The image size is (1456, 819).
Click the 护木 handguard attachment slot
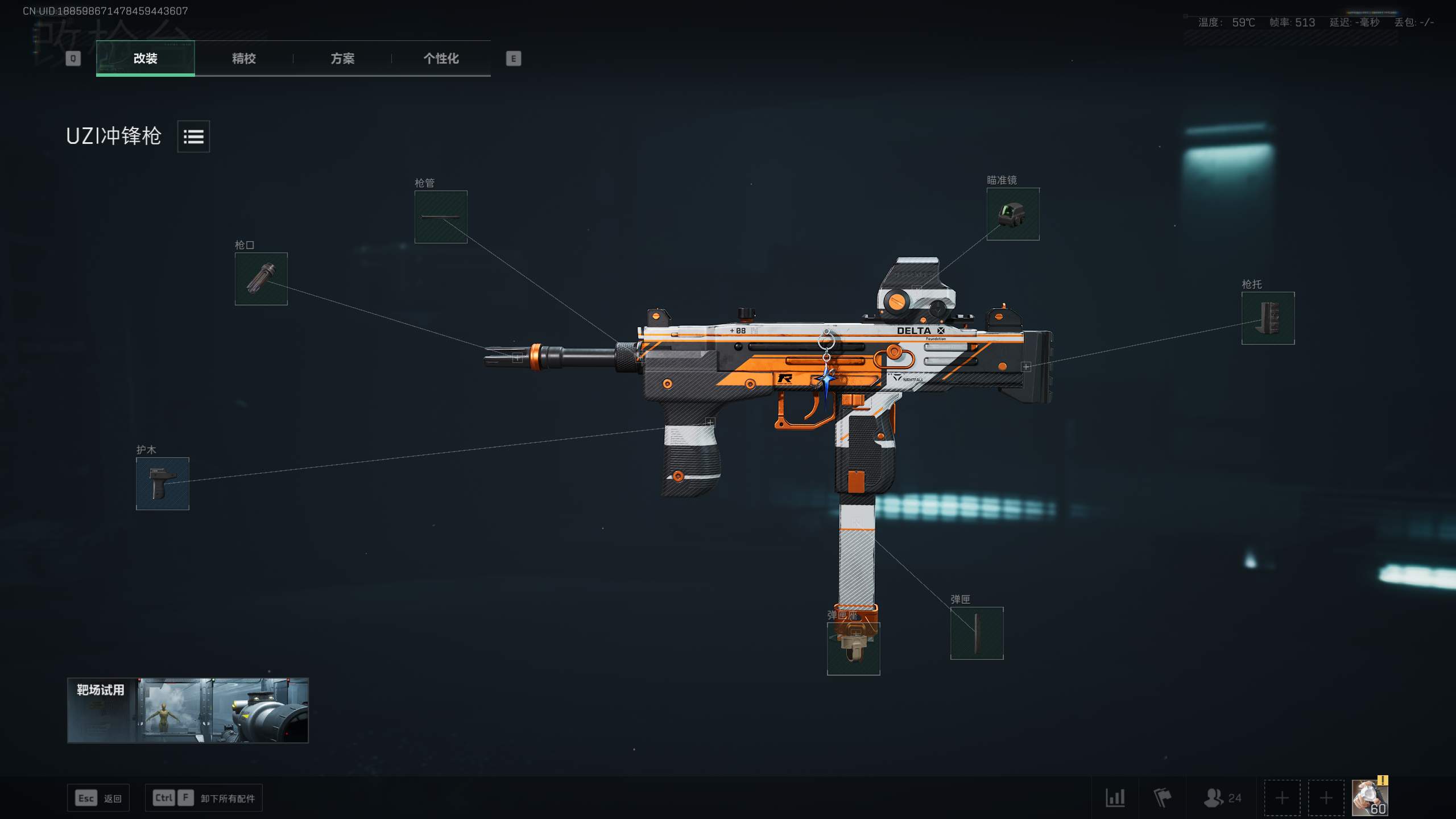point(163,483)
